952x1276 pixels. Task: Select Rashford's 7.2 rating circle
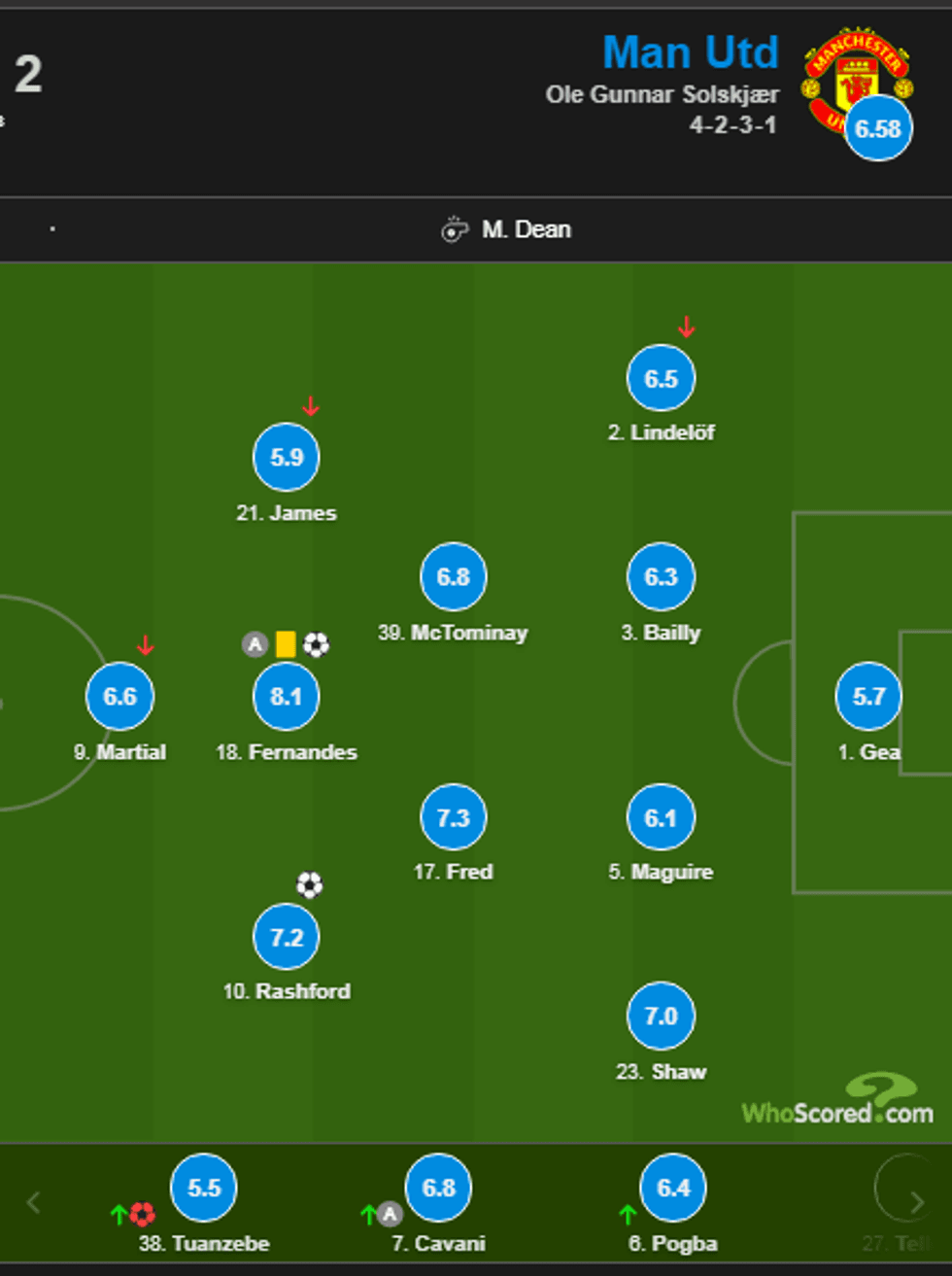286,938
